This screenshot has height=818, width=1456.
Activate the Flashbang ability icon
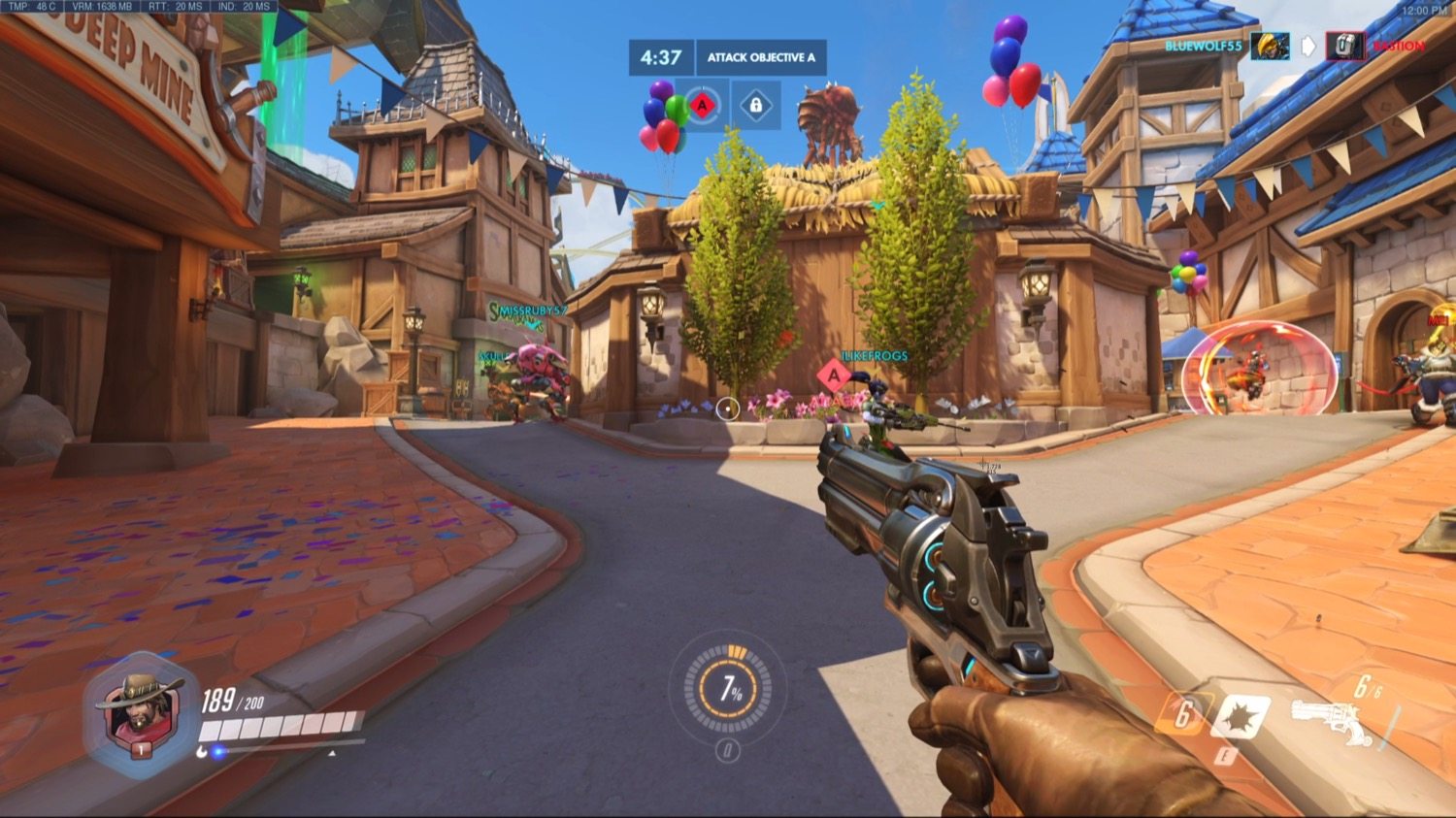click(x=1241, y=716)
